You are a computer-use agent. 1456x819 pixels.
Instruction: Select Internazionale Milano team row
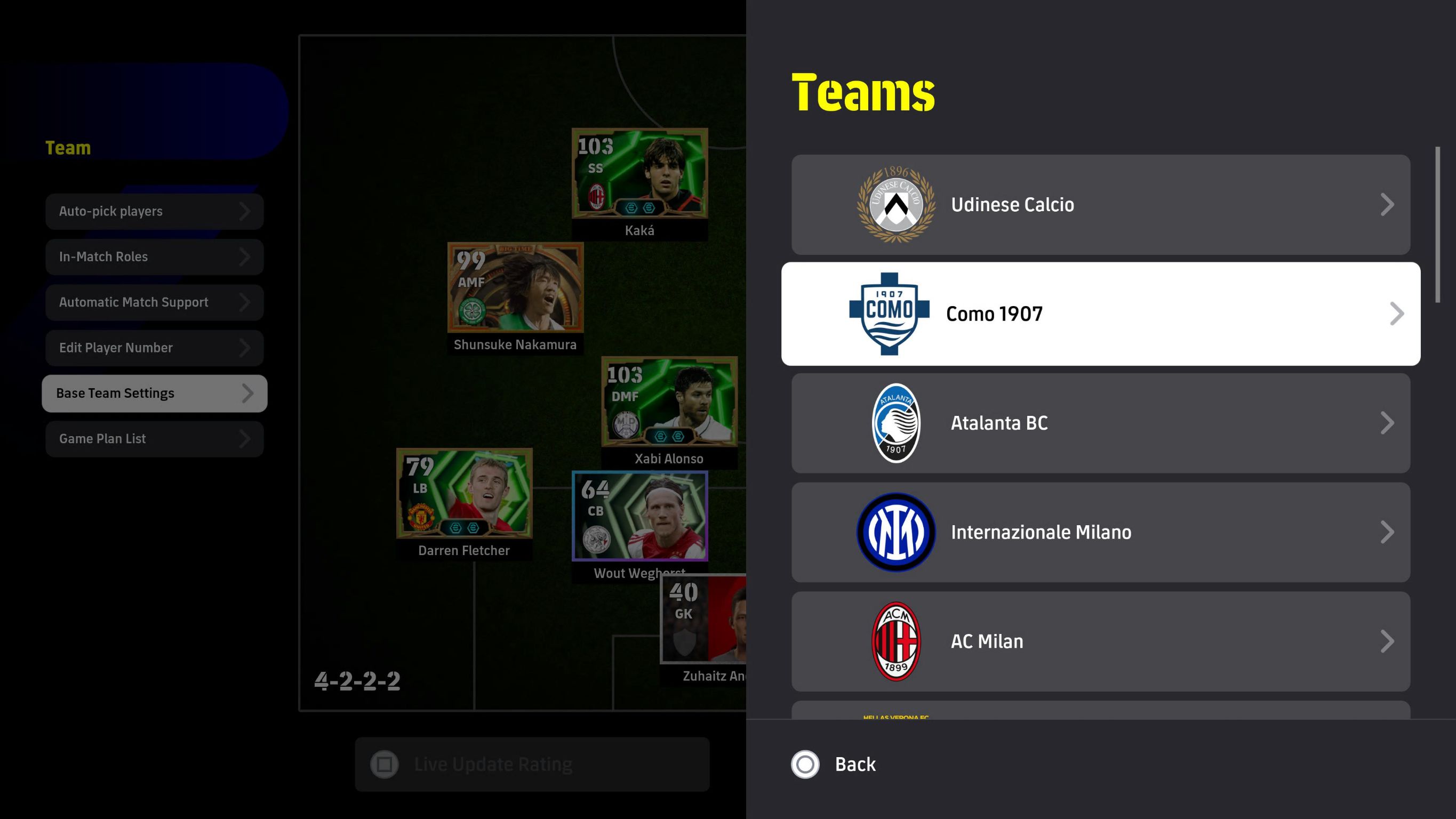1100,532
